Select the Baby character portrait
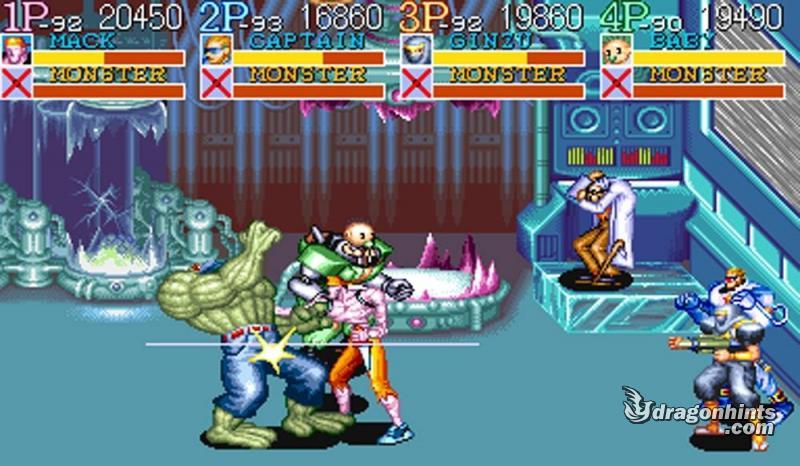 [616, 50]
